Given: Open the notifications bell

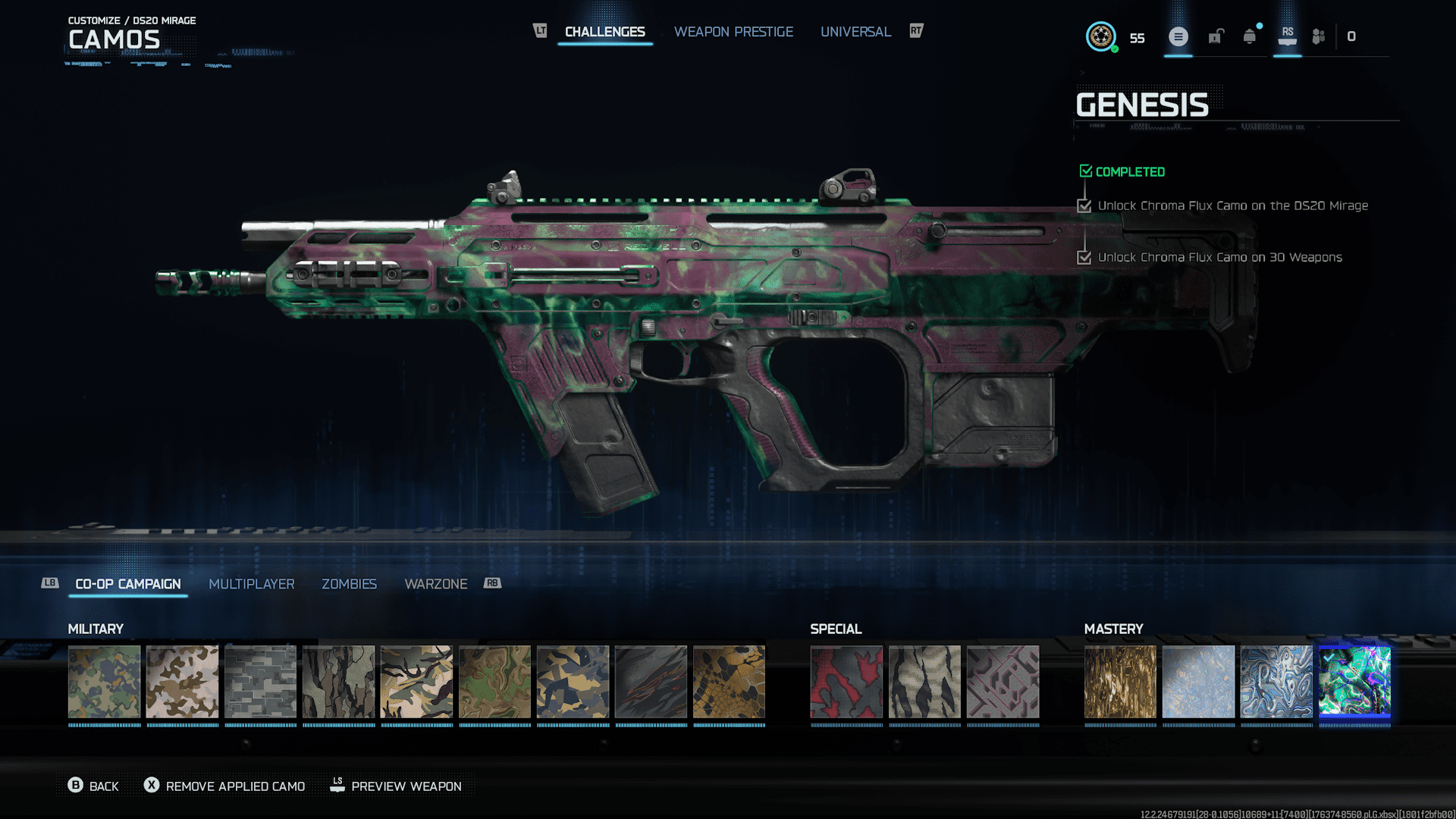Looking at the screenshot, I should click(1250, 36).
